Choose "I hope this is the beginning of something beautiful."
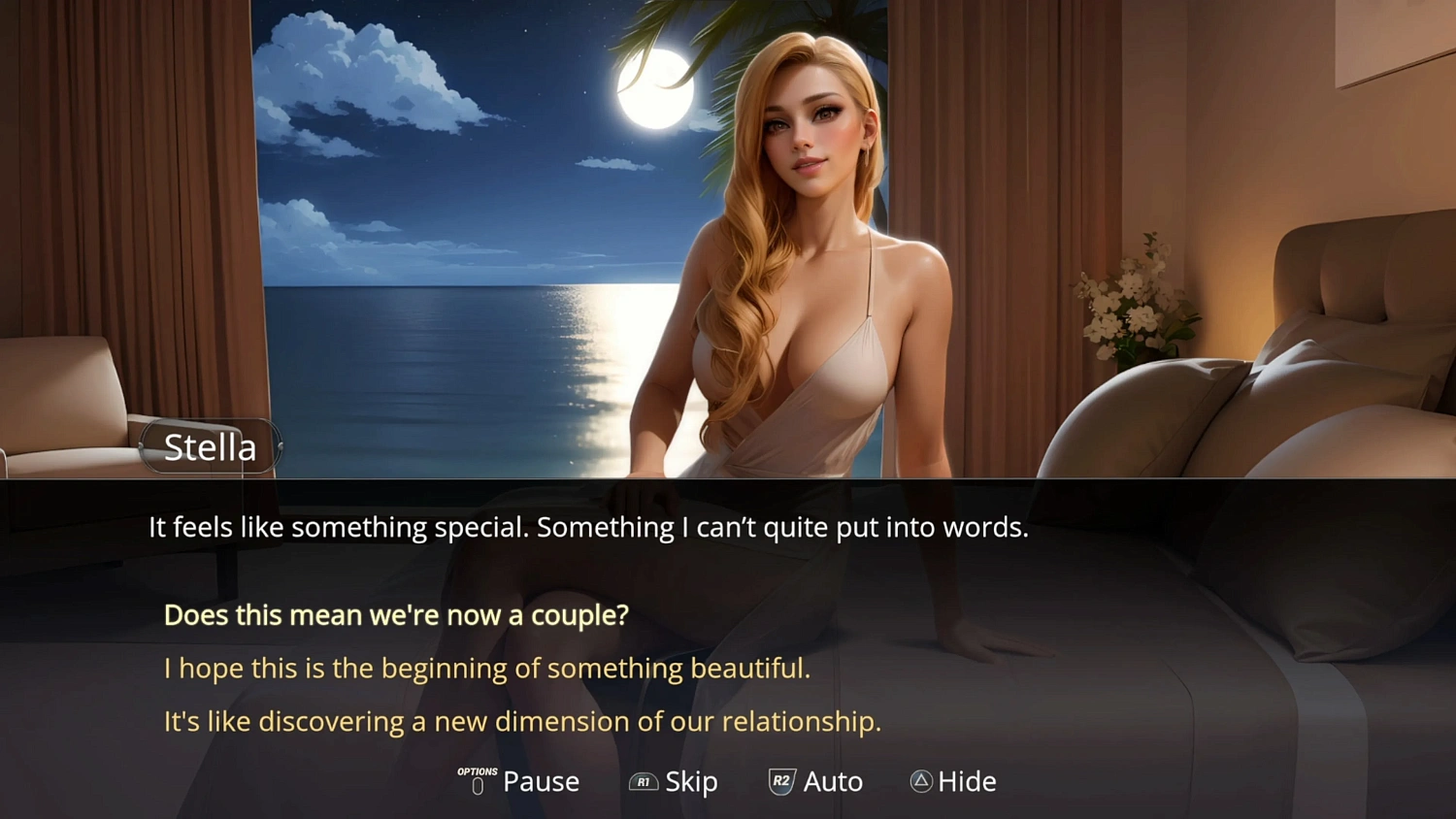Viewport: 1456px width, 819px height. (x=487, y=669)
